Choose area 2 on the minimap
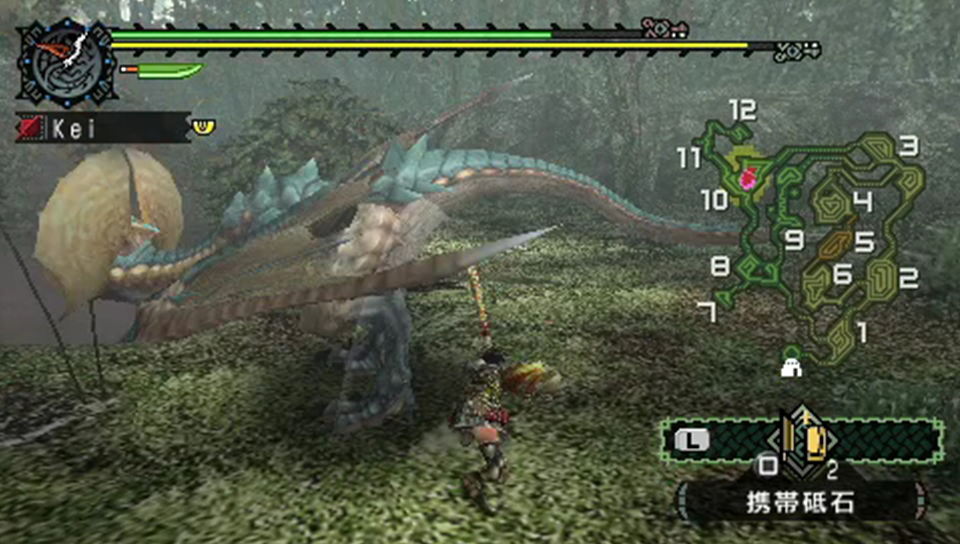The image size is (960, 544). (907, 278)
